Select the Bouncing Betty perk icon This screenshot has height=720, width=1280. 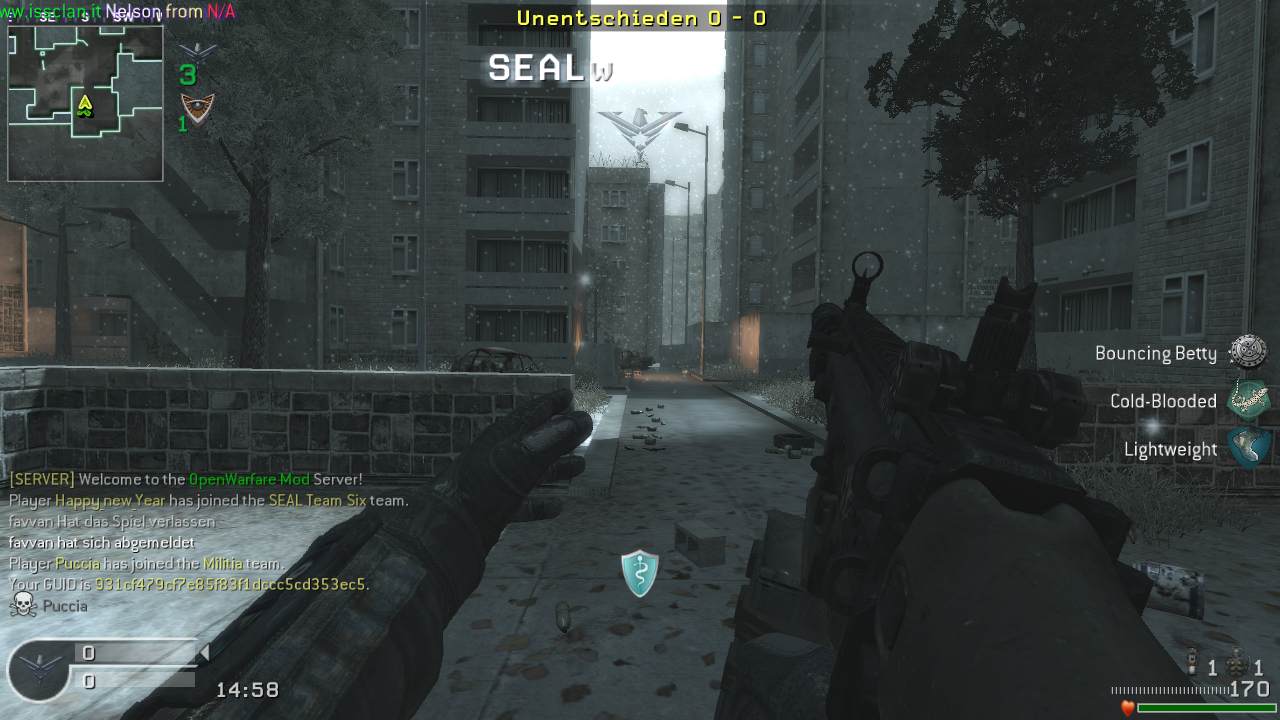pyautogui.click(x=1247, y=352)
